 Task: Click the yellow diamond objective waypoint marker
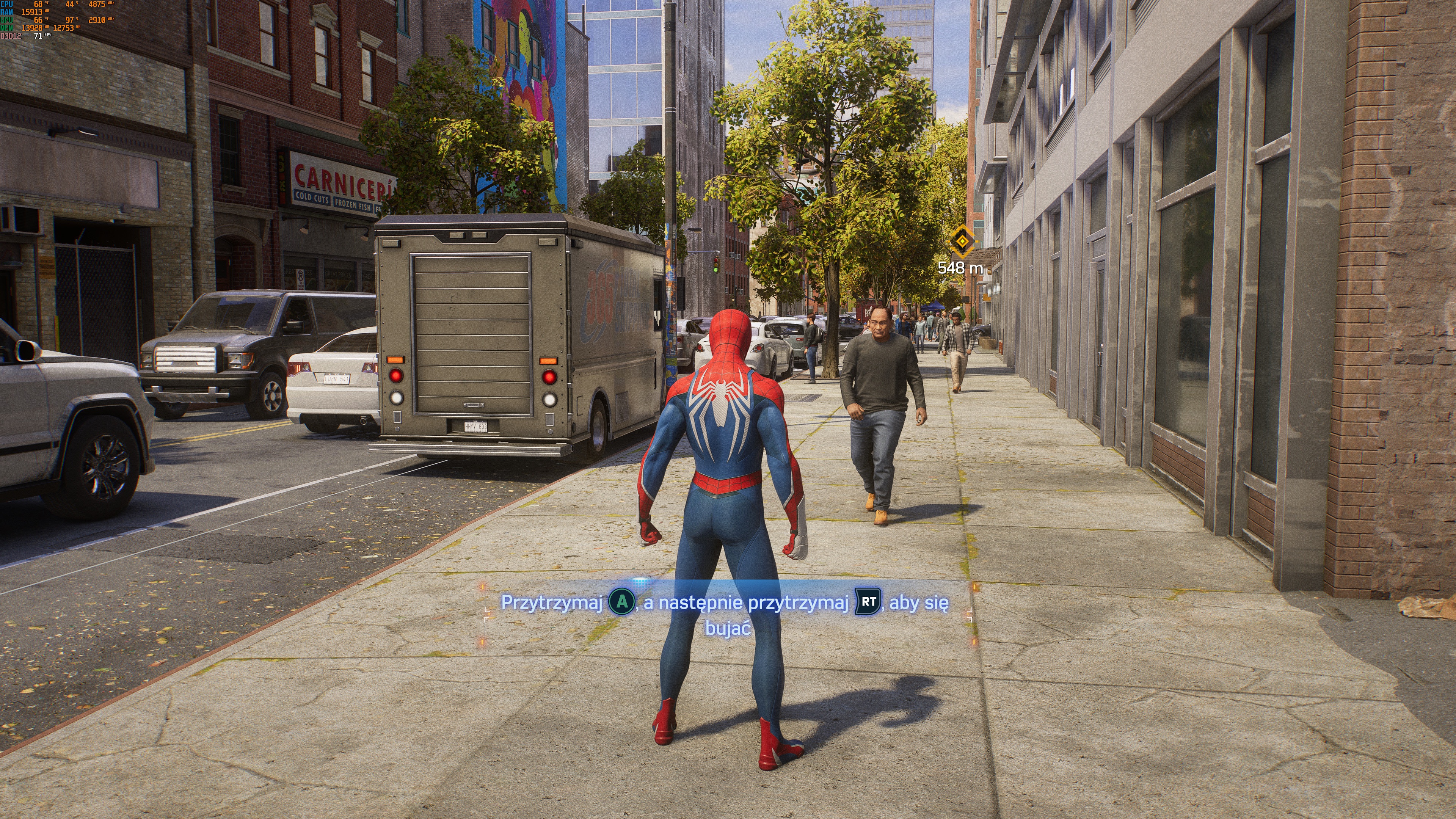coord(962,242)
